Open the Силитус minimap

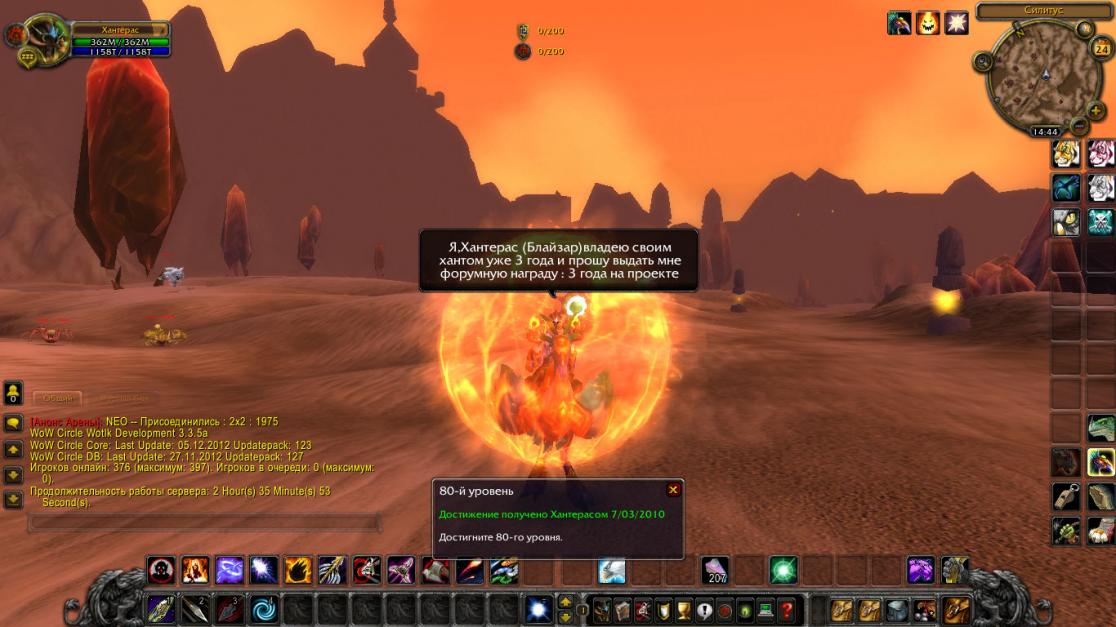[1041, 79]
